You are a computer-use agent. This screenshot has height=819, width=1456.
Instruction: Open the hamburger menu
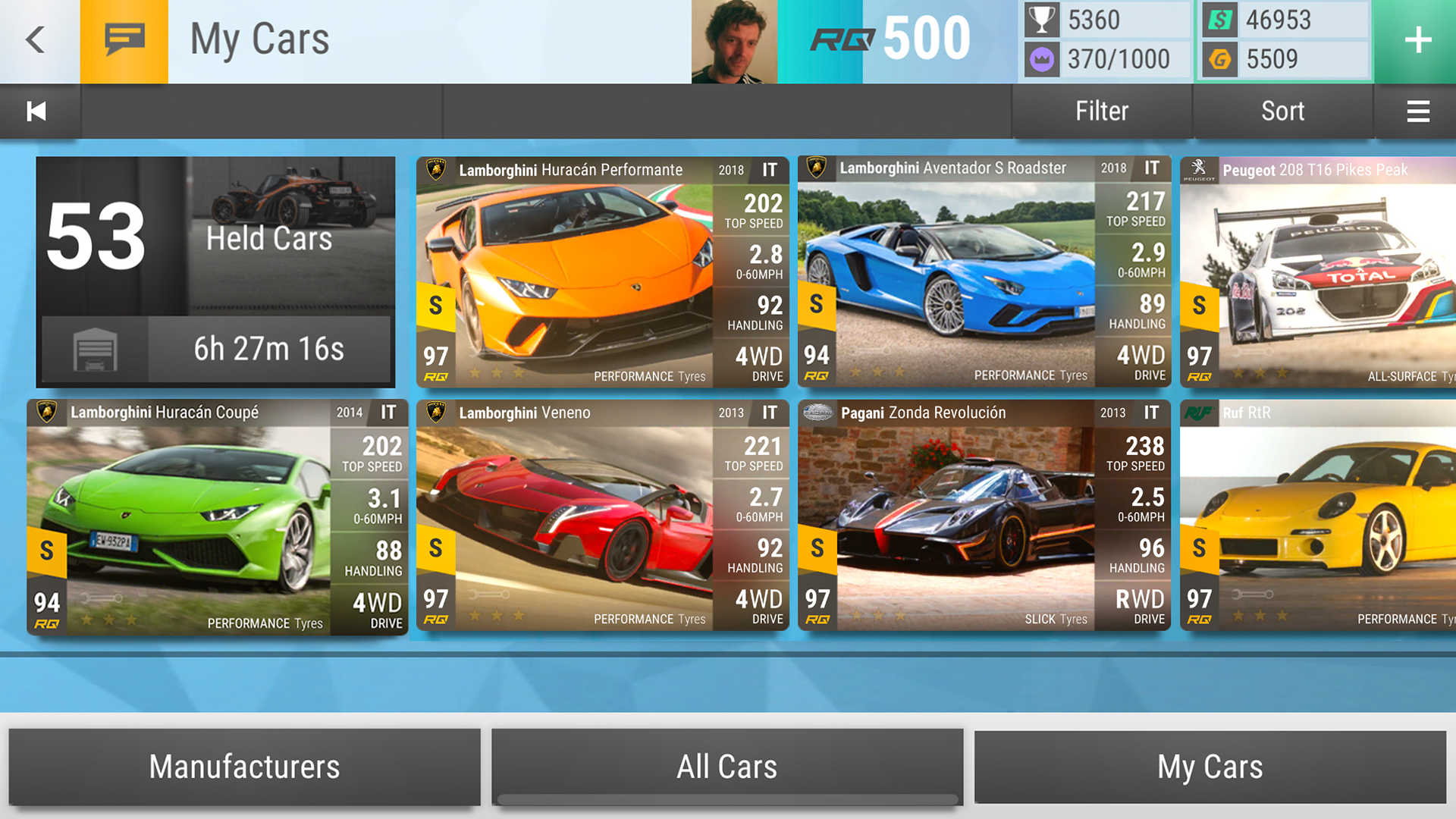1417,111
